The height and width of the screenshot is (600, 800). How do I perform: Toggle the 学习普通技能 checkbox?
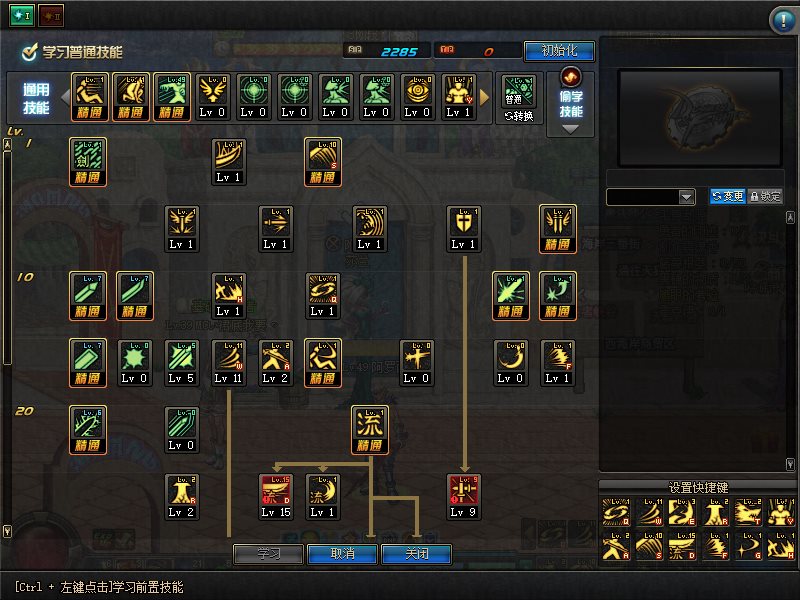[31, 52]
